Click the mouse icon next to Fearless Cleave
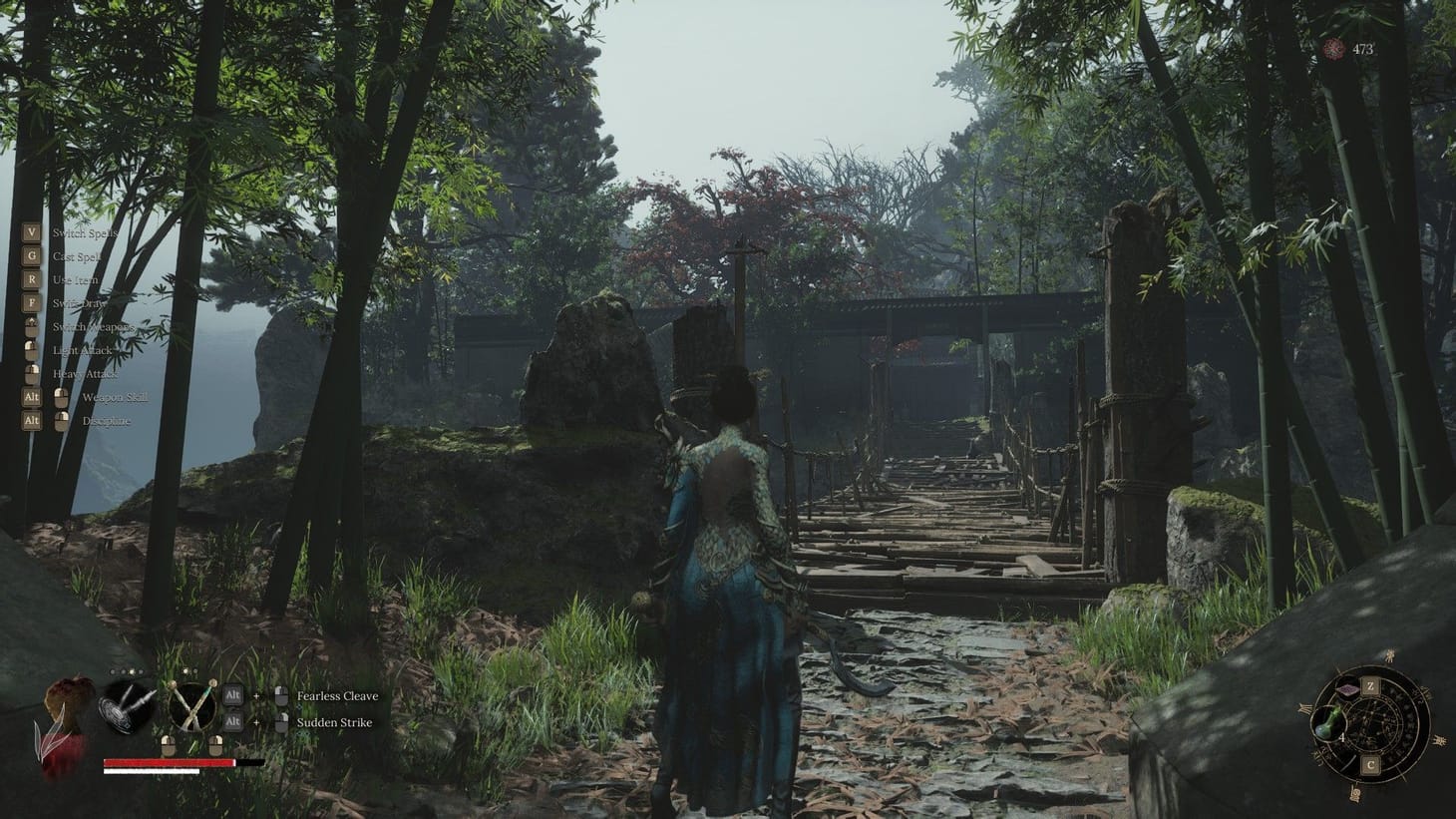1456x819 pixels. point(281,695)
